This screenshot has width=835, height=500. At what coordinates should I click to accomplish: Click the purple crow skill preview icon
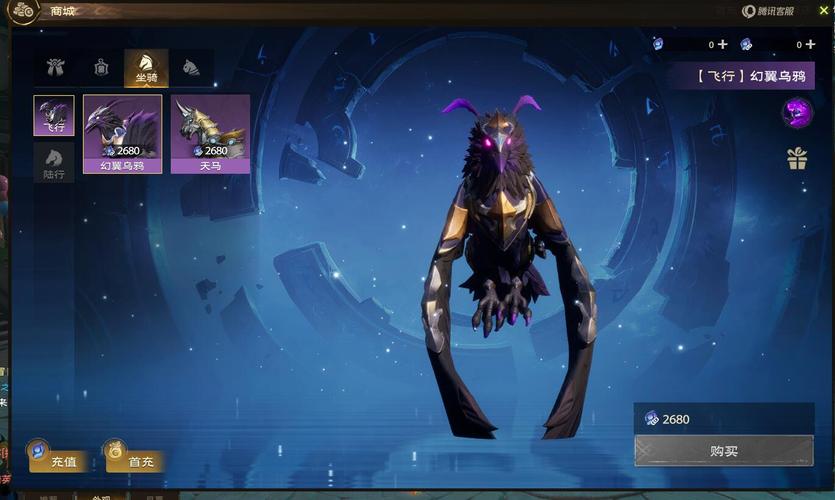(797, 112)
